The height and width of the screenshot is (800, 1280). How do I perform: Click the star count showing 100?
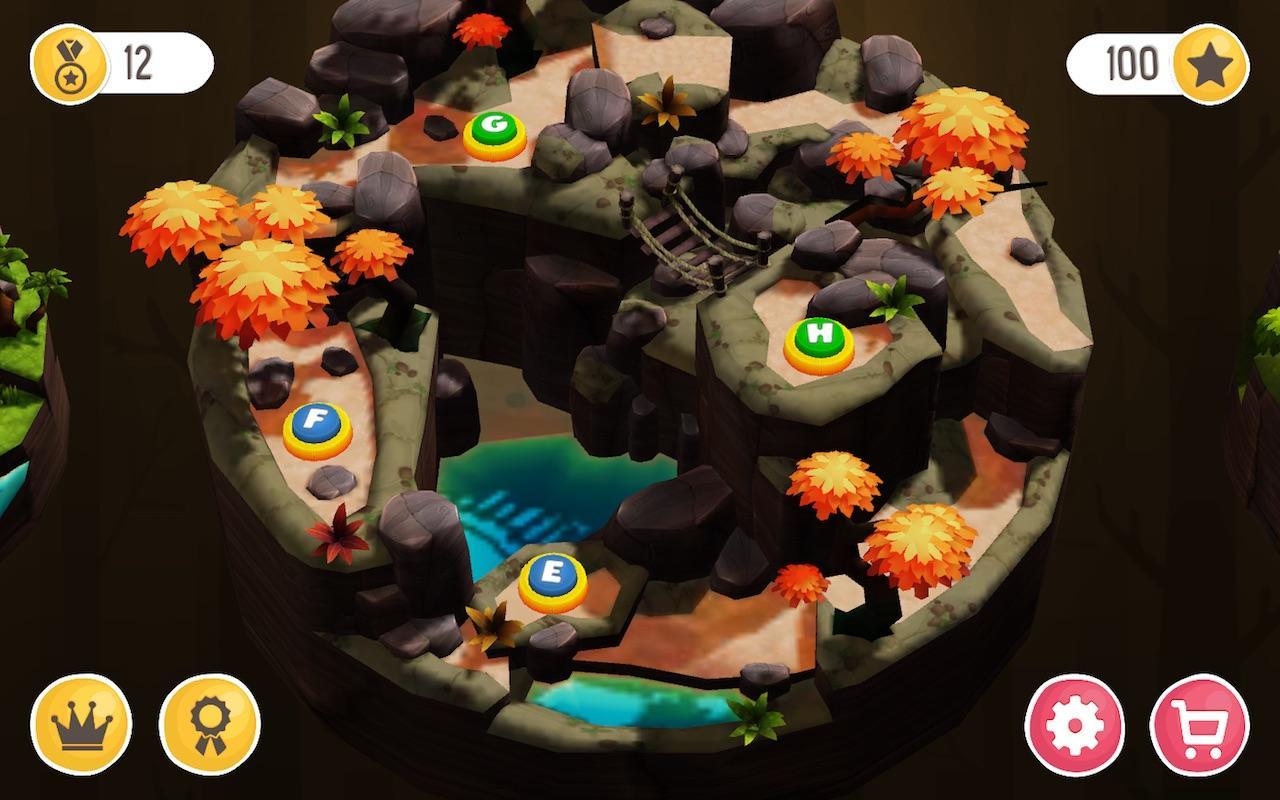[1131, 61]
